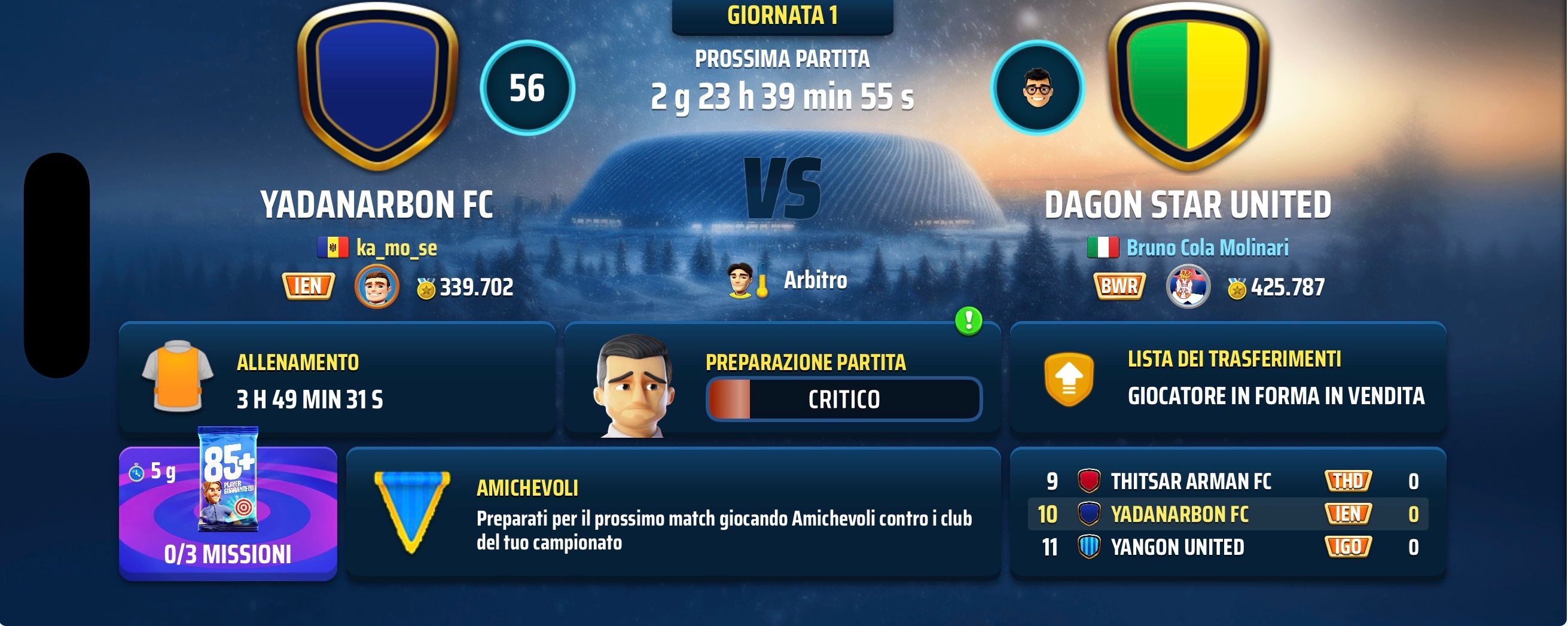The height and width of the screenshot is (626, 1568).
Task: Open Lista dei Trasferimenti transfer list
Action: pos(1228,378)
